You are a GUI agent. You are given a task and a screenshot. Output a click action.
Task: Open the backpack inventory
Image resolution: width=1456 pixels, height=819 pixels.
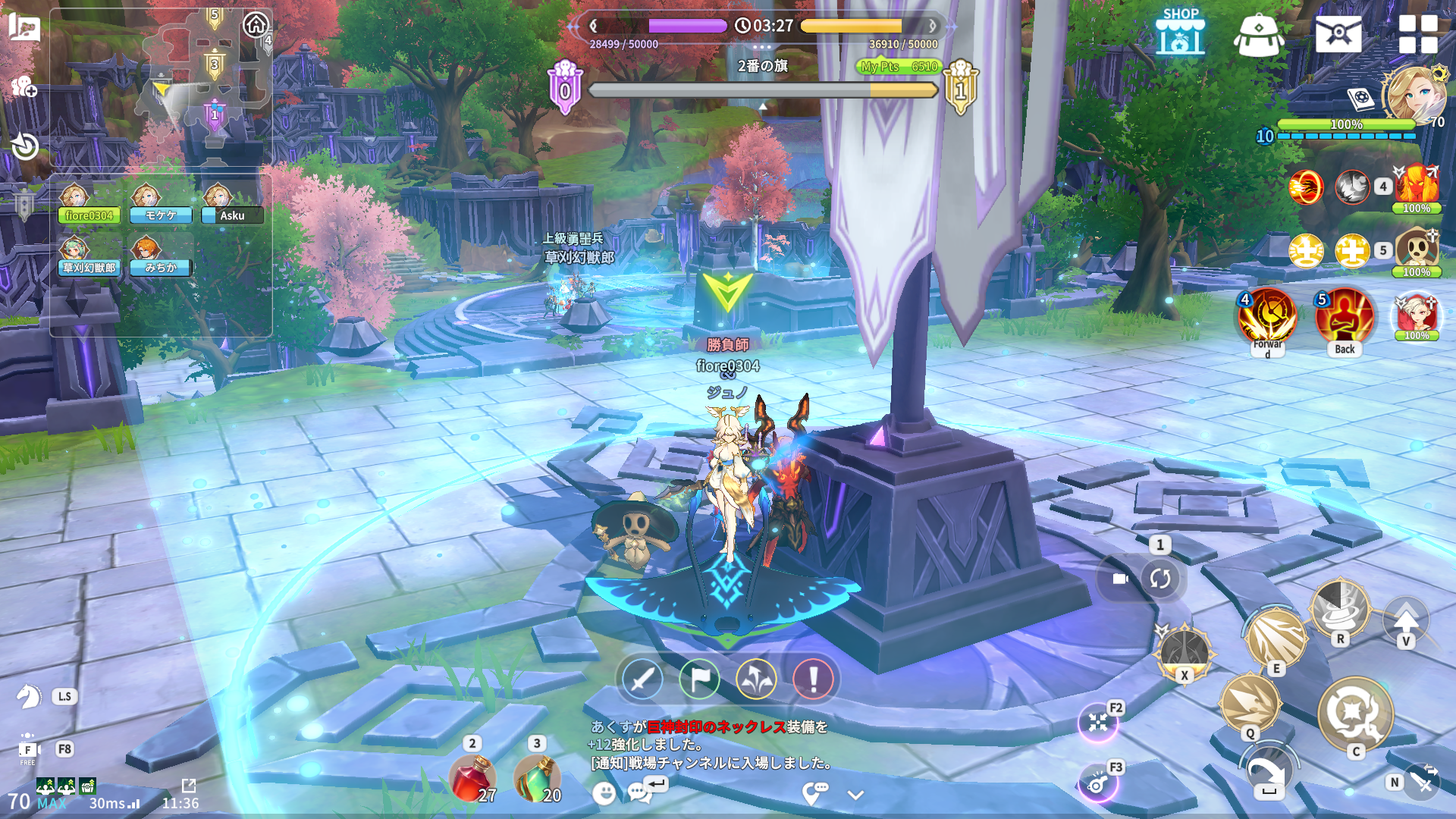click(x=1258, y=34)
